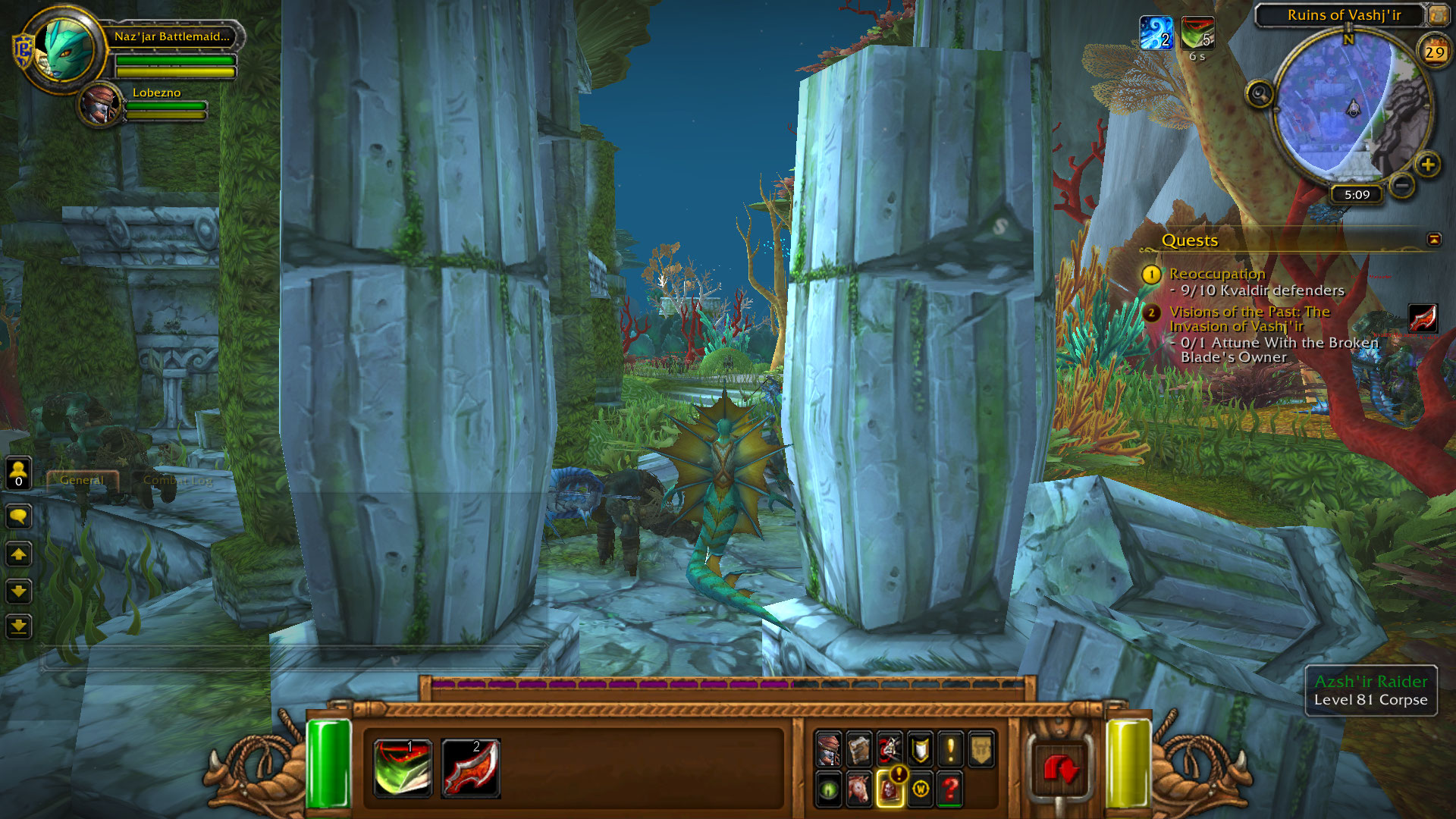This screenshot has height=819, width=1456.
Task: Open the character info micro button
Action: pos(829,749)
